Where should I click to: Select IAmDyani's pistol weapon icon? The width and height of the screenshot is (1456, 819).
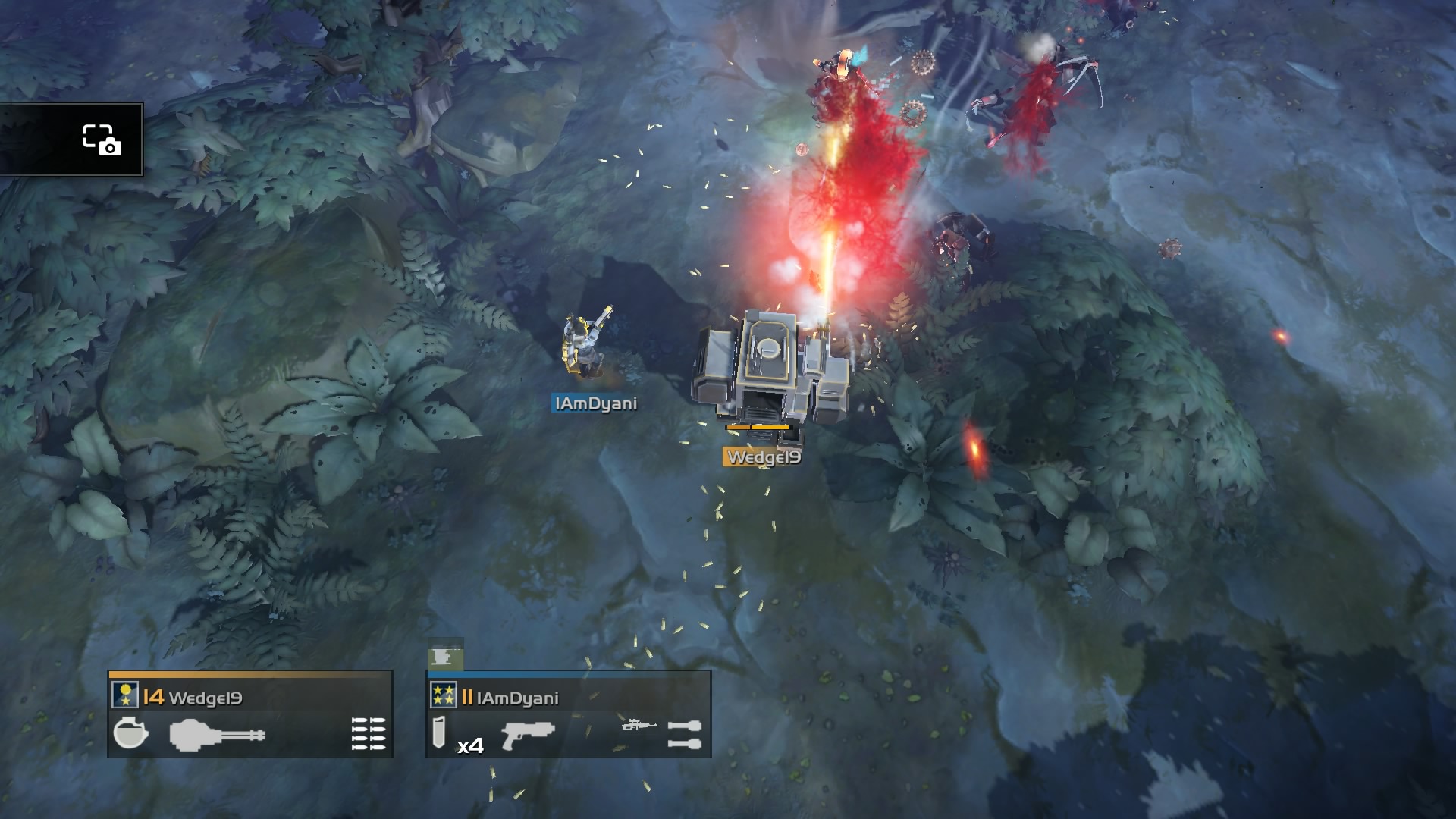tap(528, 734)
